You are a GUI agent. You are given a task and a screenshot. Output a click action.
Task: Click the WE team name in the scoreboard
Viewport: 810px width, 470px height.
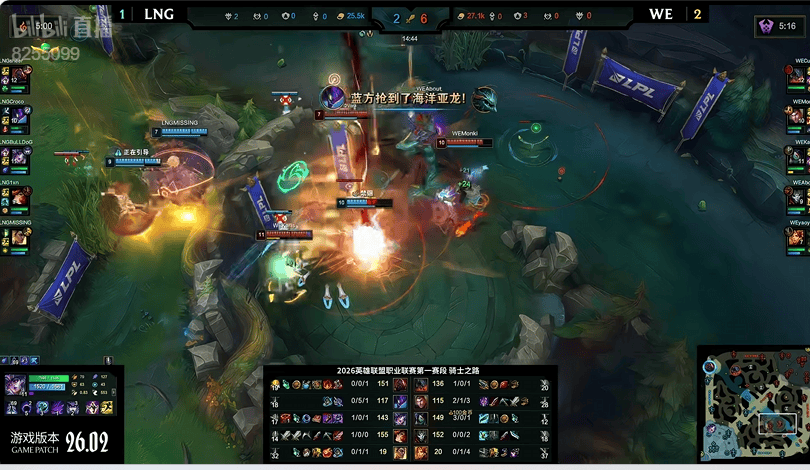click(x=661, y=15)
